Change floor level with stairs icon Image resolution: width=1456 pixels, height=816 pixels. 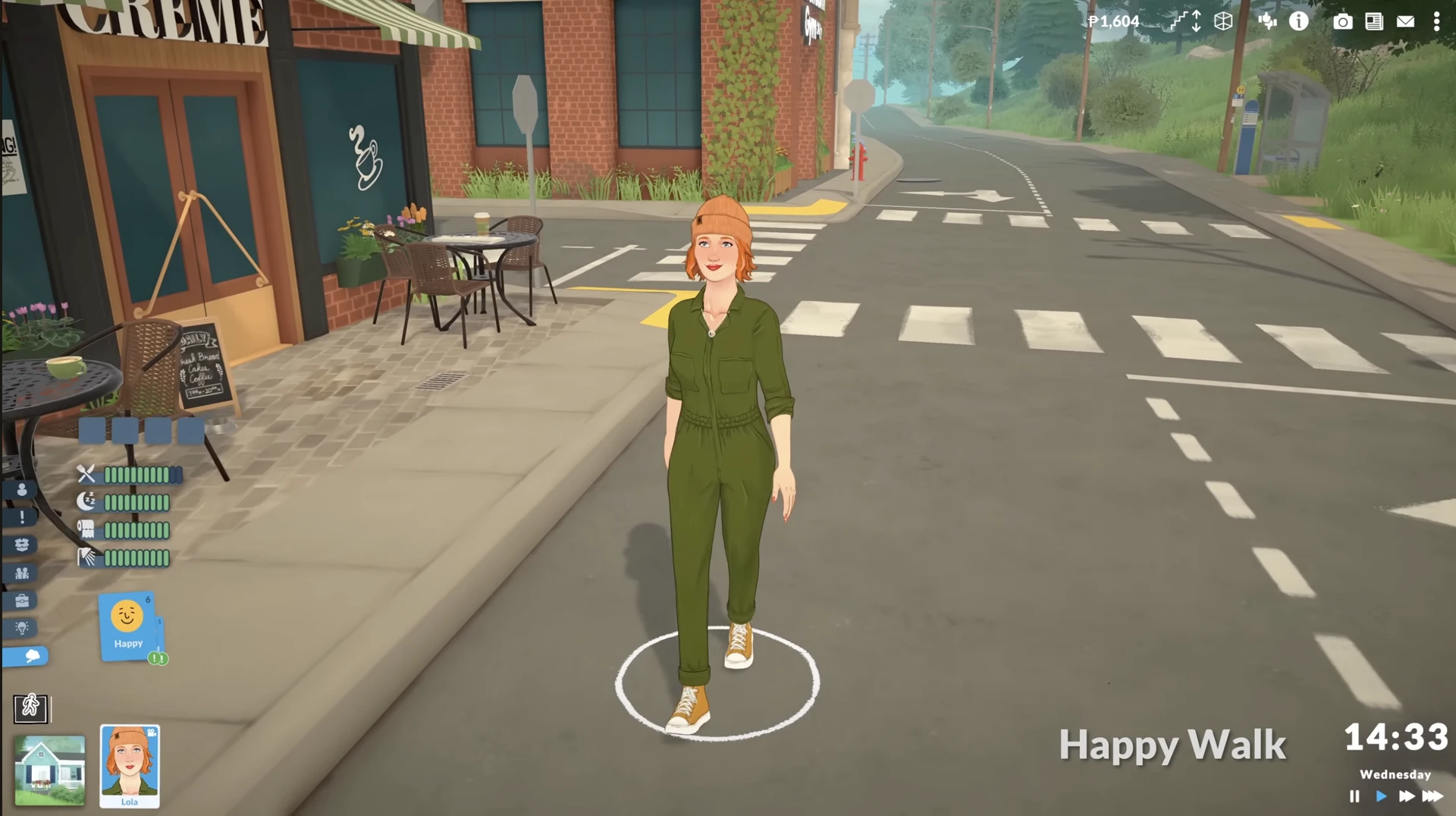coord(1186,21)
